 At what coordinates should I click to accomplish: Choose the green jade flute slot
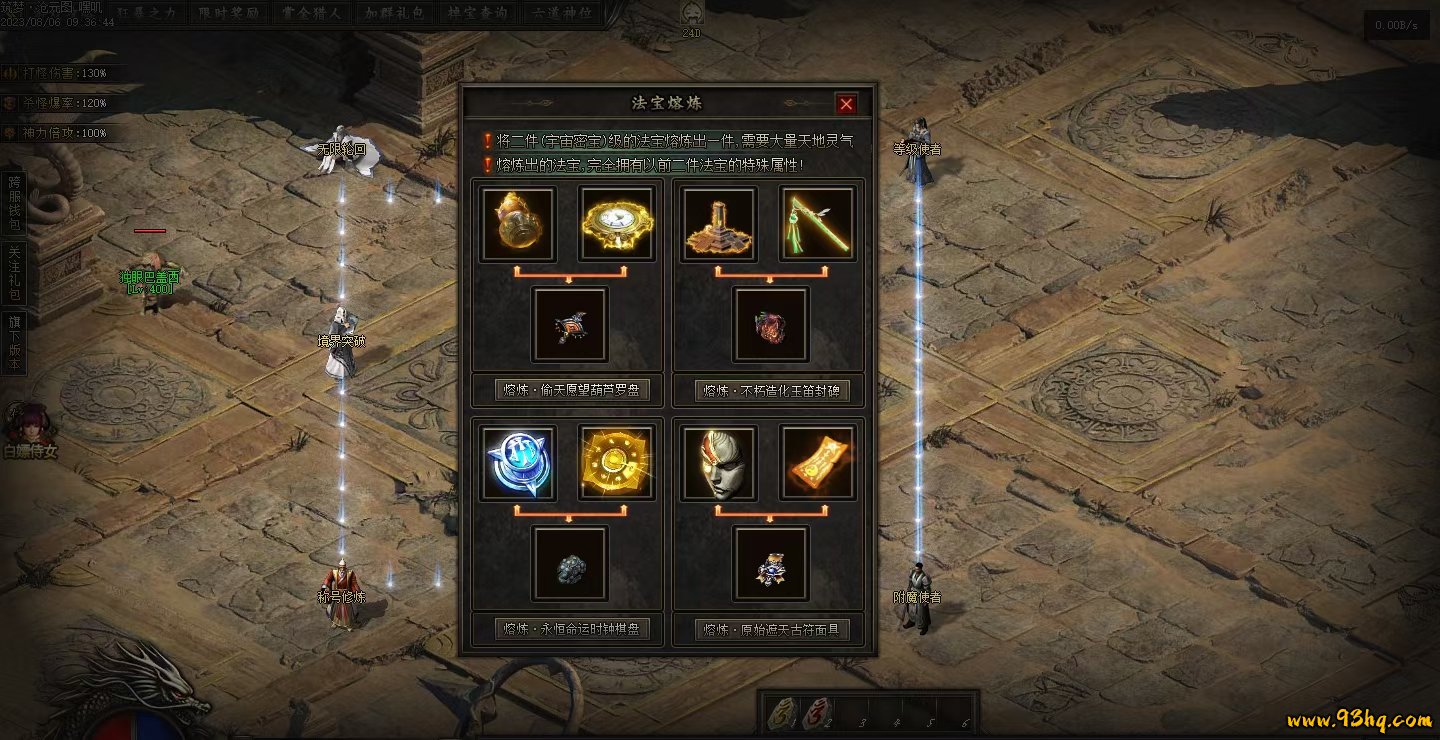point(817,223)
